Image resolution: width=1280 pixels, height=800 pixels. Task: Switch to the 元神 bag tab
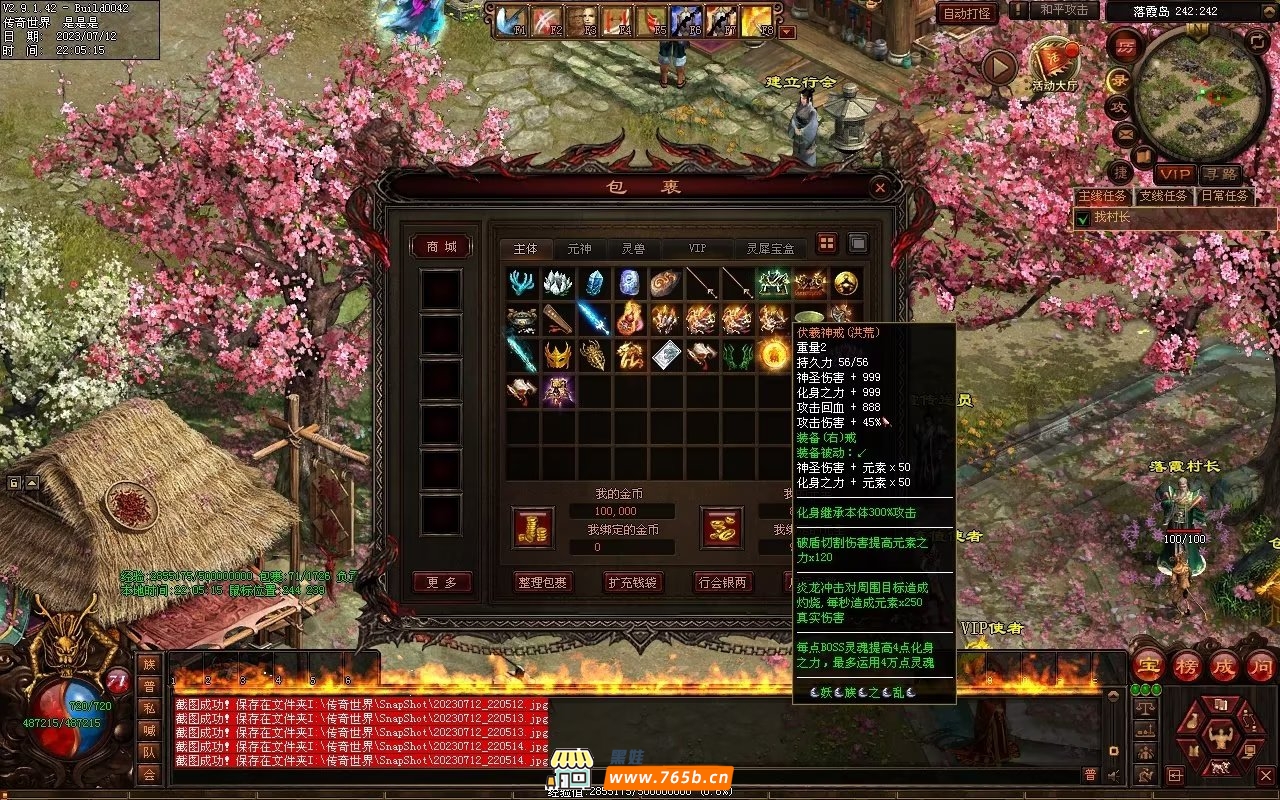pyautogui.click(x=579, y=248)
